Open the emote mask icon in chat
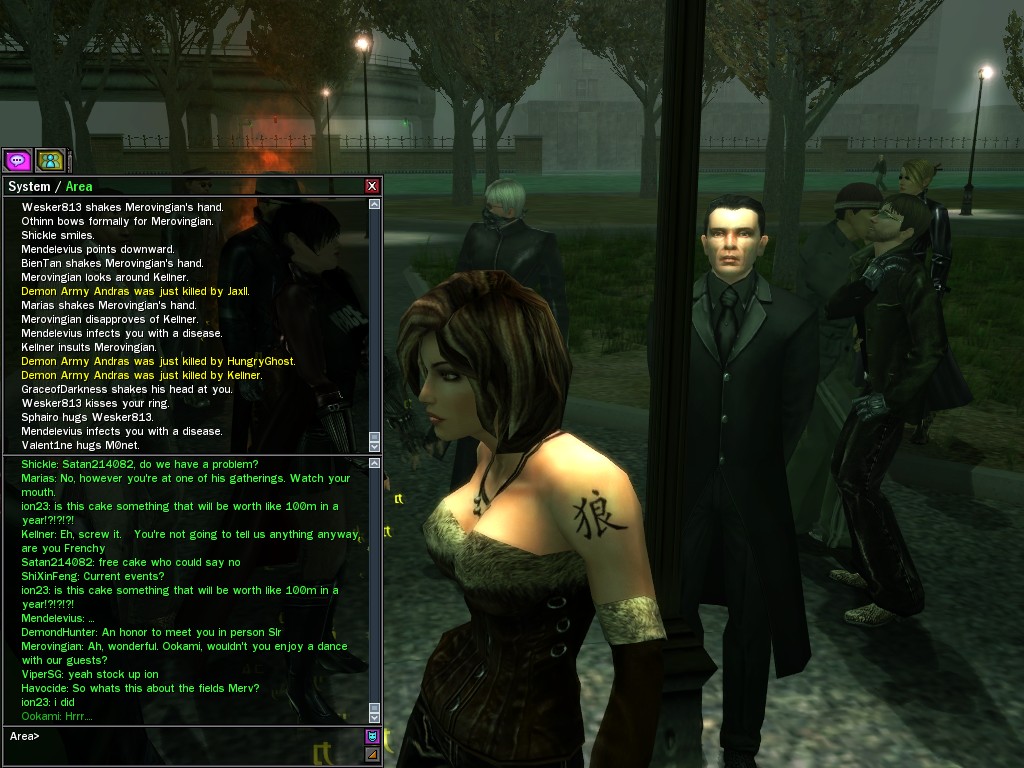 372,737
